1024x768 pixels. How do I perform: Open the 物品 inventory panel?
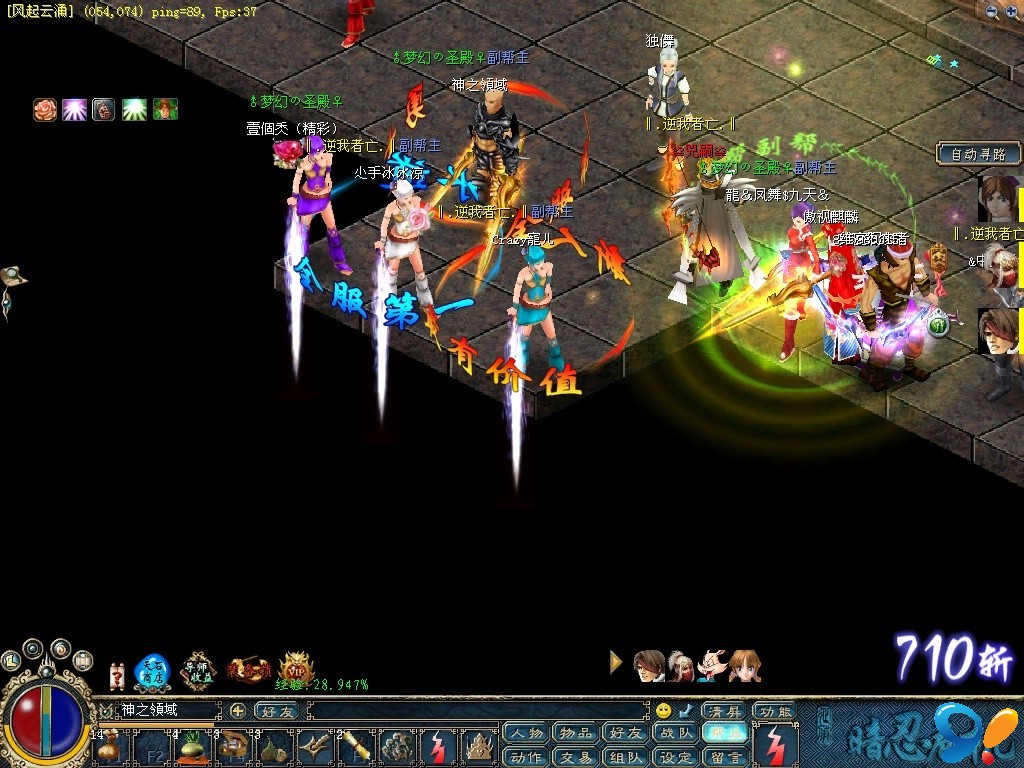[x=575, y=733]
